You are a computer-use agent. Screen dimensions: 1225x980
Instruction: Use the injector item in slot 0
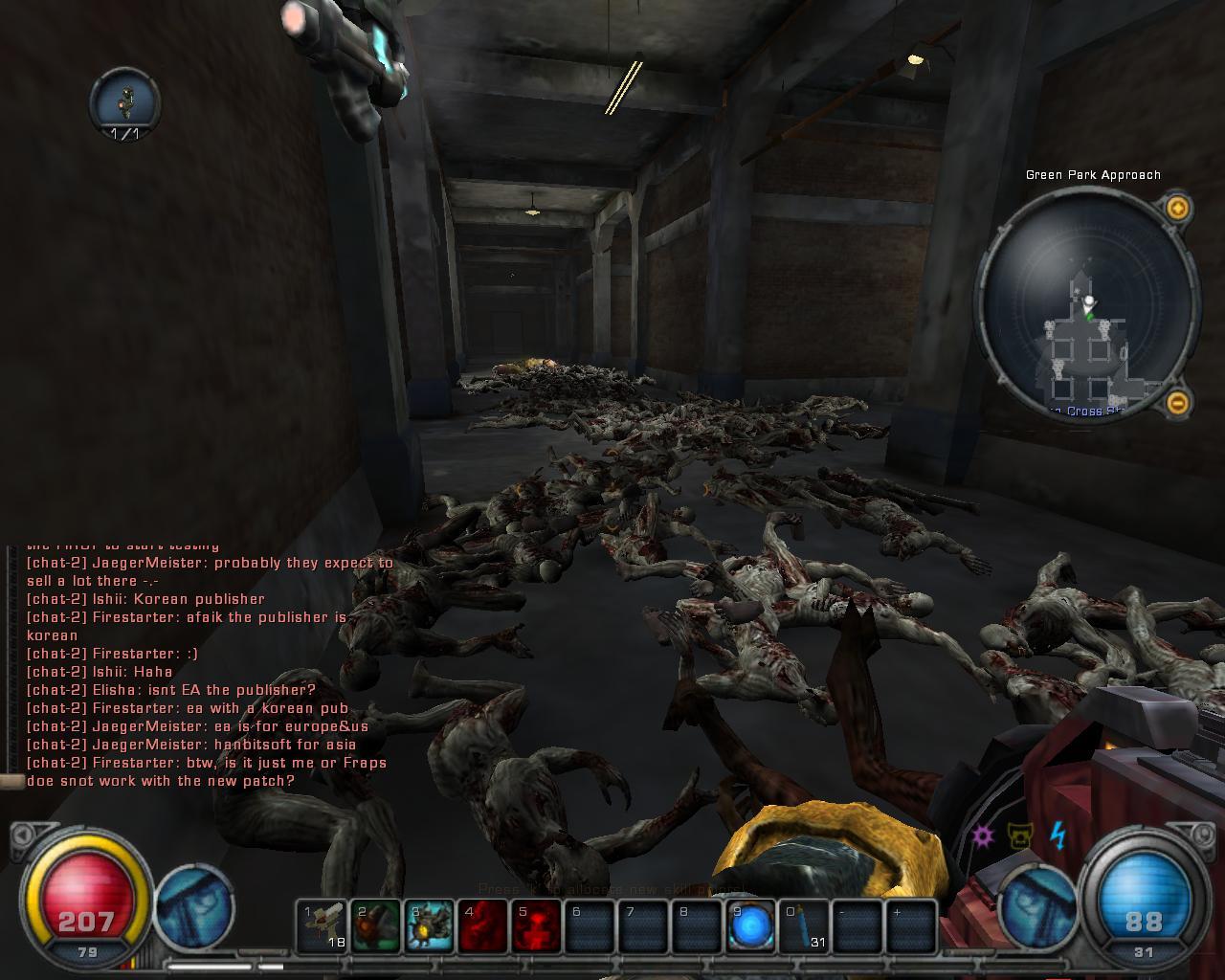804,925
